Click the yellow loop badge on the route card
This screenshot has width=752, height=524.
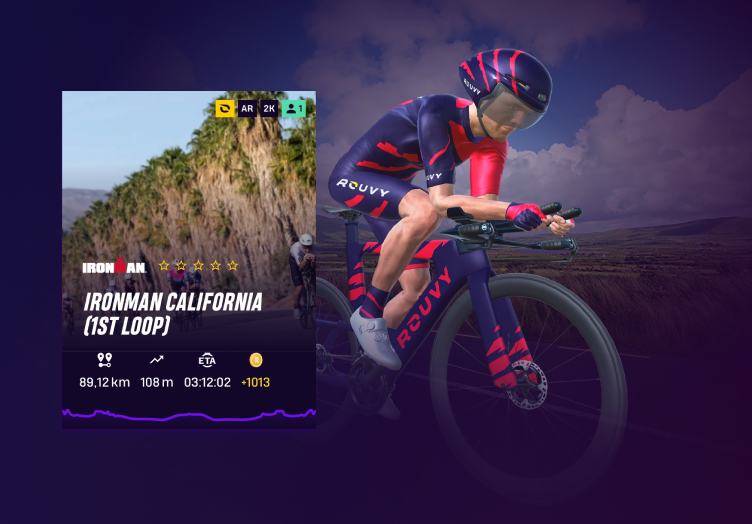click(225, 108)
